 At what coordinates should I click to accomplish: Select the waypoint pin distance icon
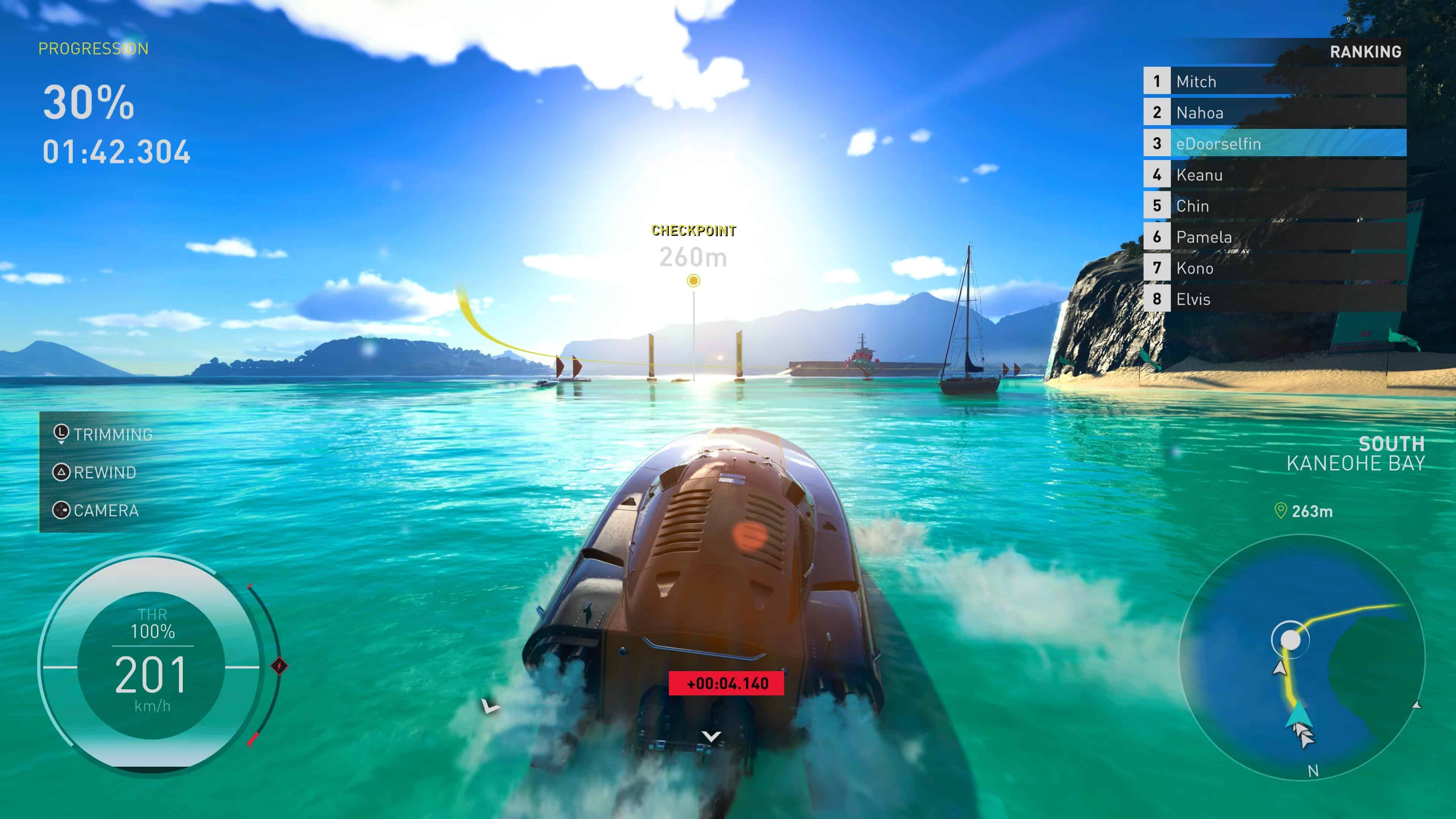point(1280,511)
